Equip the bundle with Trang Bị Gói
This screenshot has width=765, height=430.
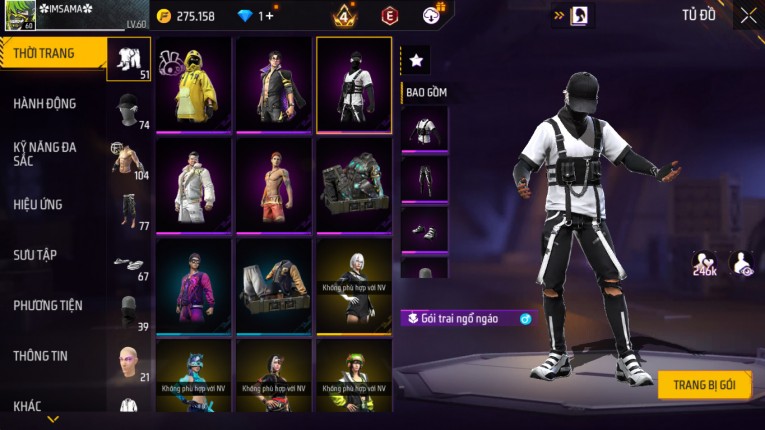coord(704,385)
